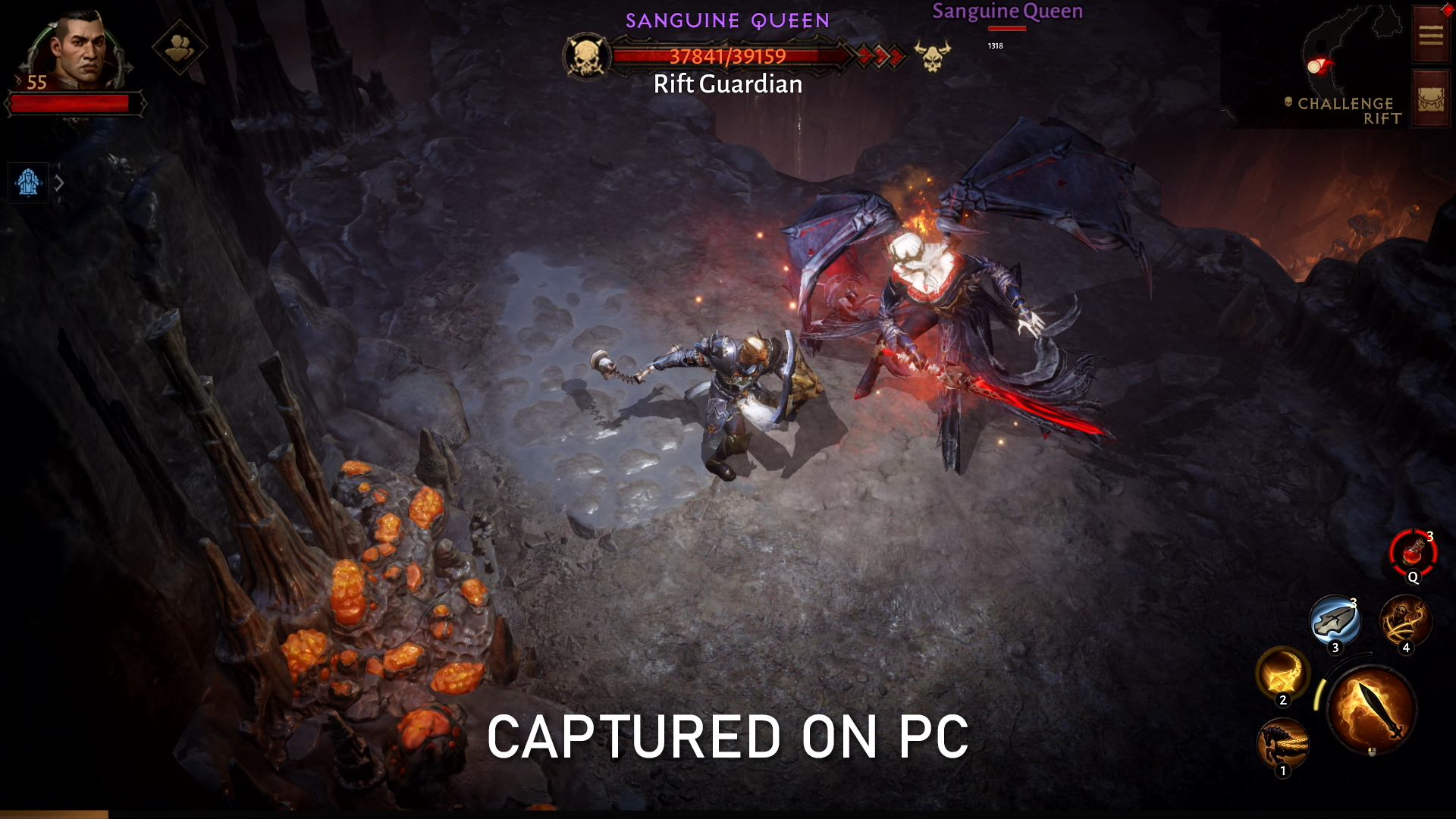Viewport: 1456px width, 819px height.
Task: Expand the buff bar via the chevron arrow
Action: click(61, 183)
